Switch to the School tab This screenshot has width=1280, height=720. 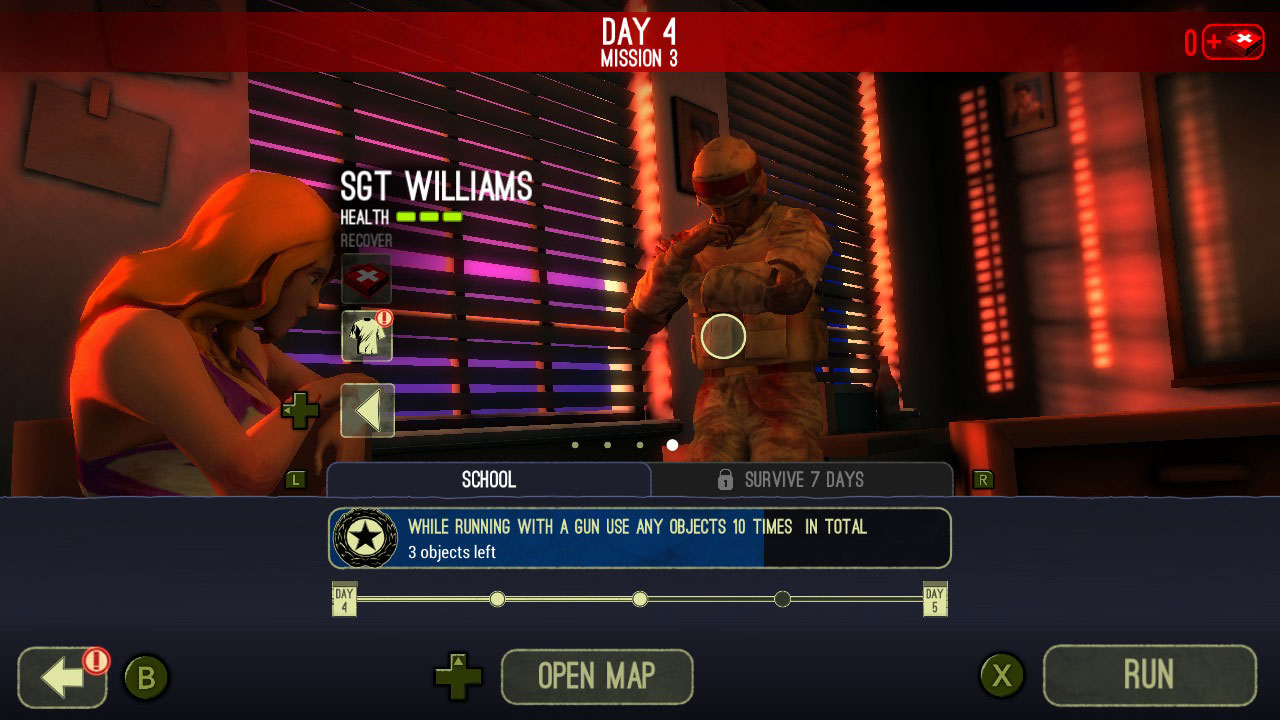click(487, 480)
